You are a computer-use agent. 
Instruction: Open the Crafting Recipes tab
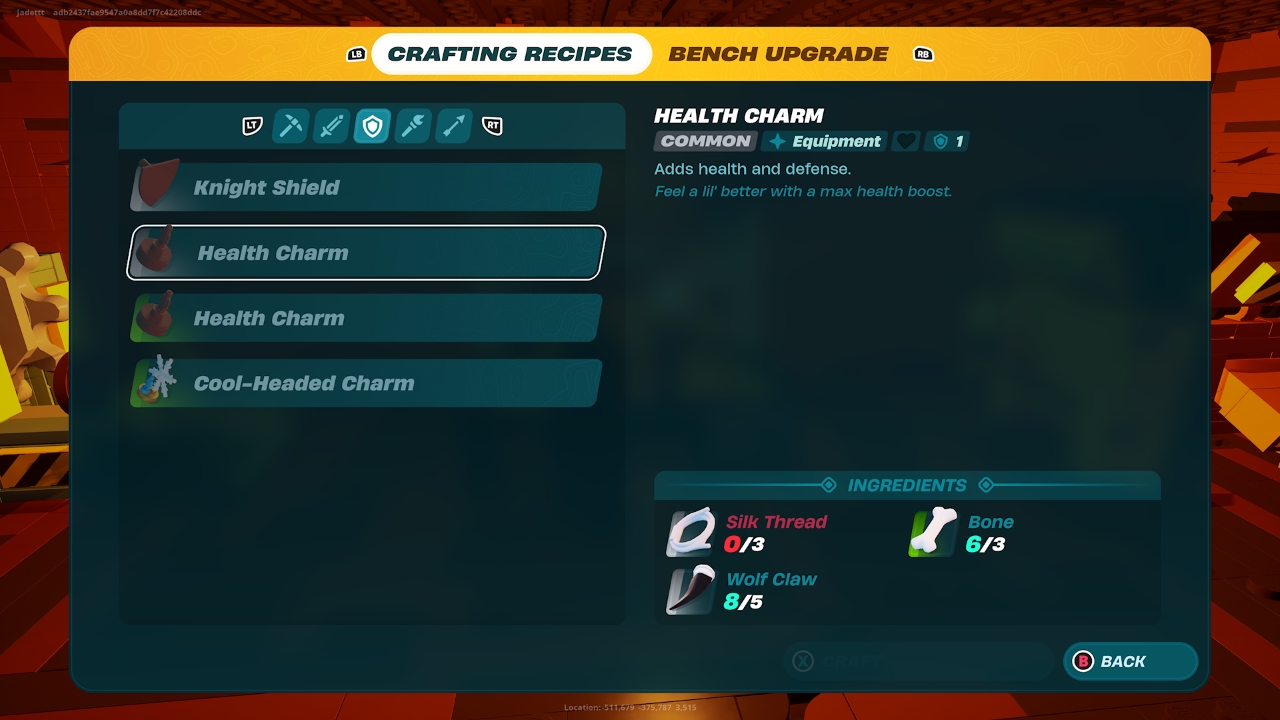pos(510,54)
